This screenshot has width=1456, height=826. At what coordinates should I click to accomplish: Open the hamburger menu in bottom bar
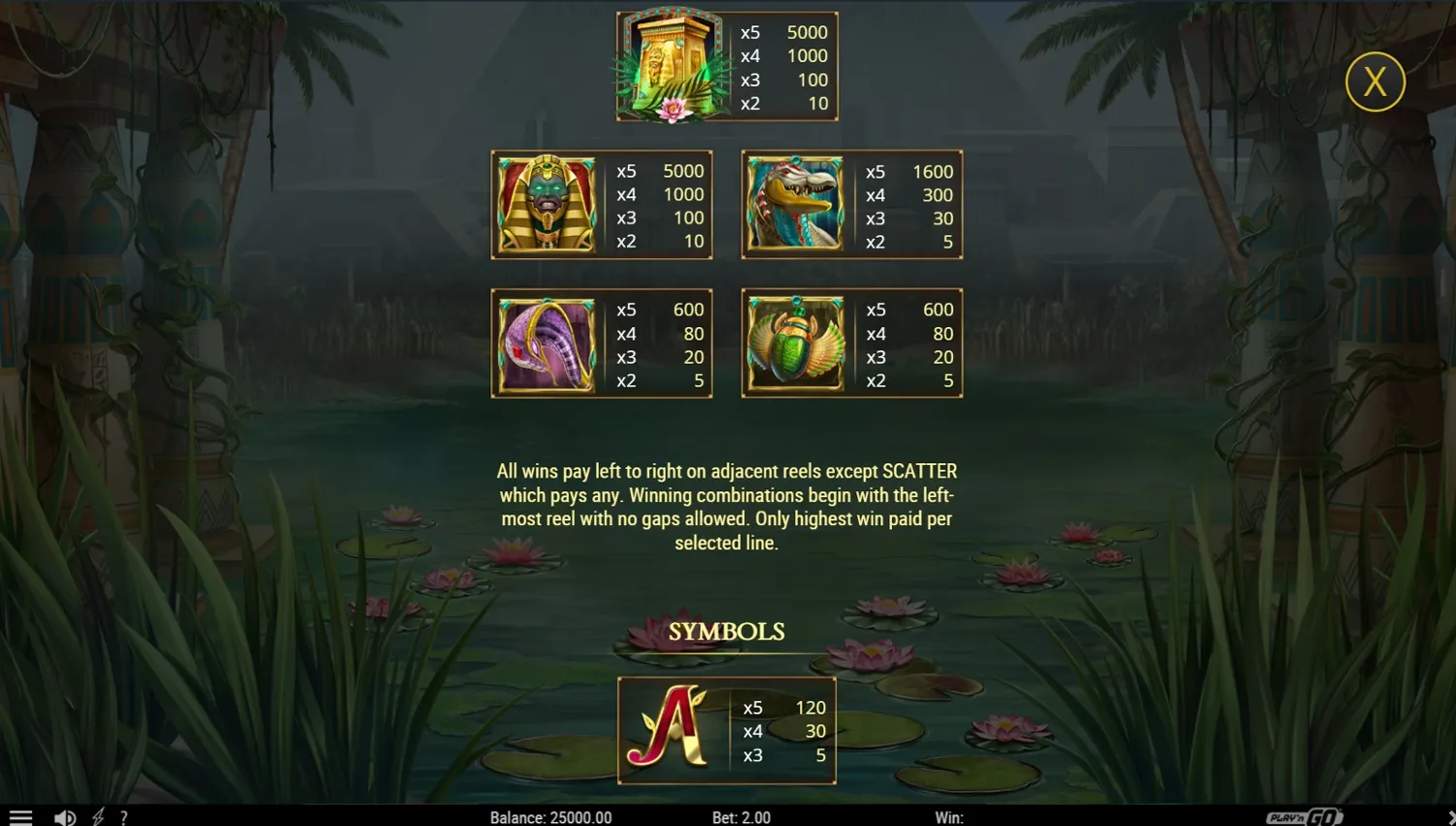pos(20,816)
